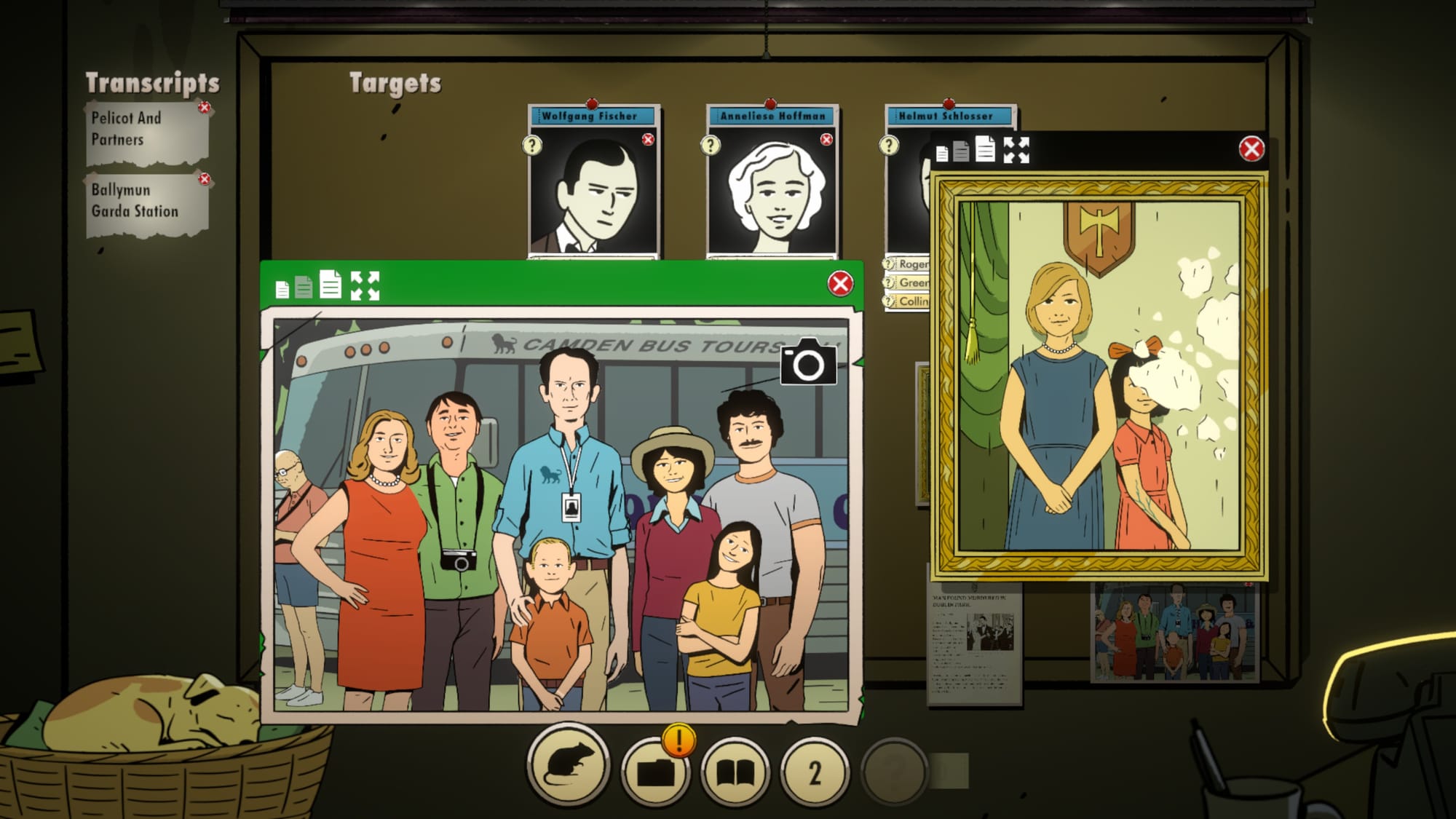Image resolution: width=1456 pixels, height=819 pixels.
Task: Open the folder button with alert badge
Action: click(655, 772)
